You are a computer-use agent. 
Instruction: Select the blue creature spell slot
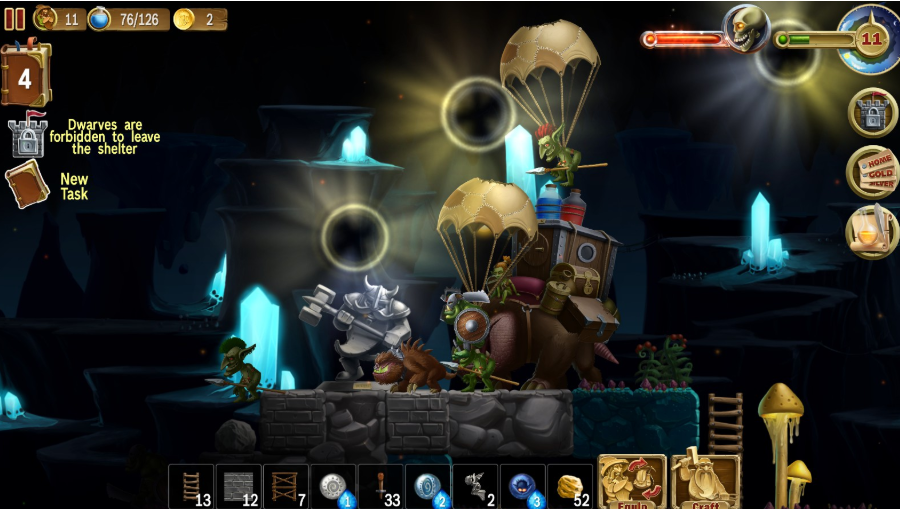pyautogui.click(x=522, y=487)
